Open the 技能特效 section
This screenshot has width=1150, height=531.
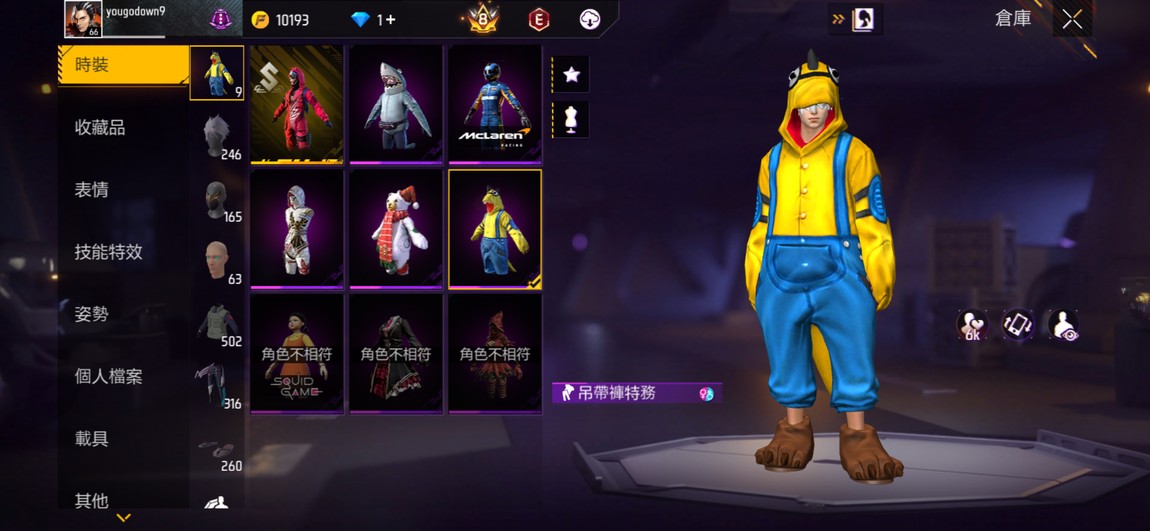click(108, 252)
